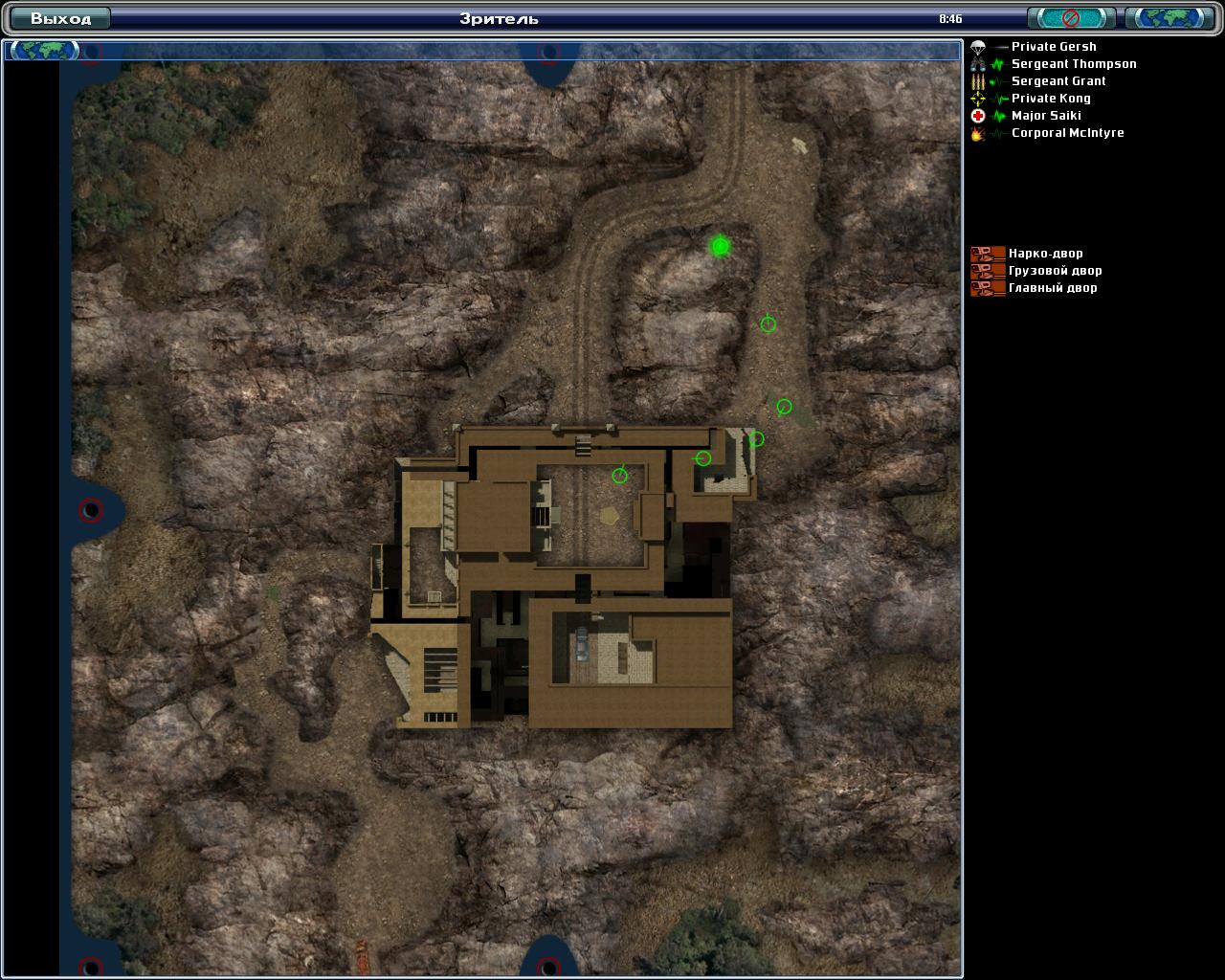1225x980 pixels.
Task: Show the Главный двор camera view
Action: (1053, 288)
